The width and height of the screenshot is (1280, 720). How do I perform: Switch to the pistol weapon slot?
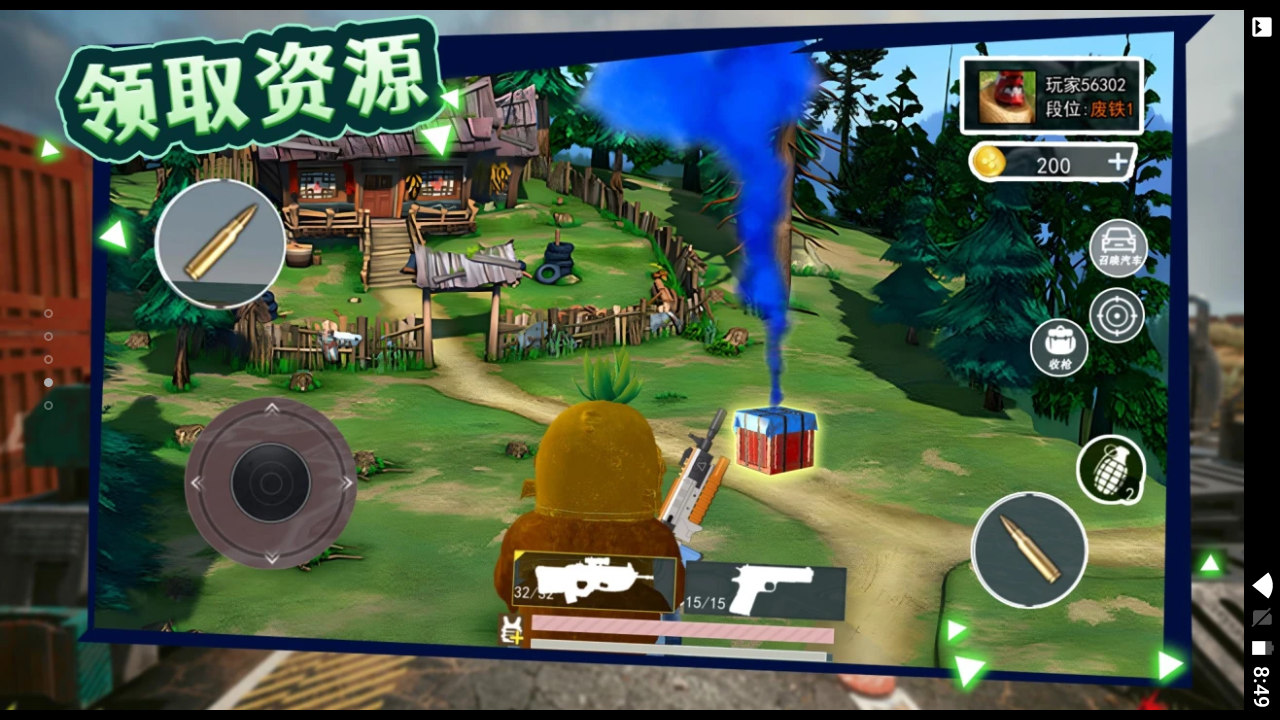[x=766, y=590]
